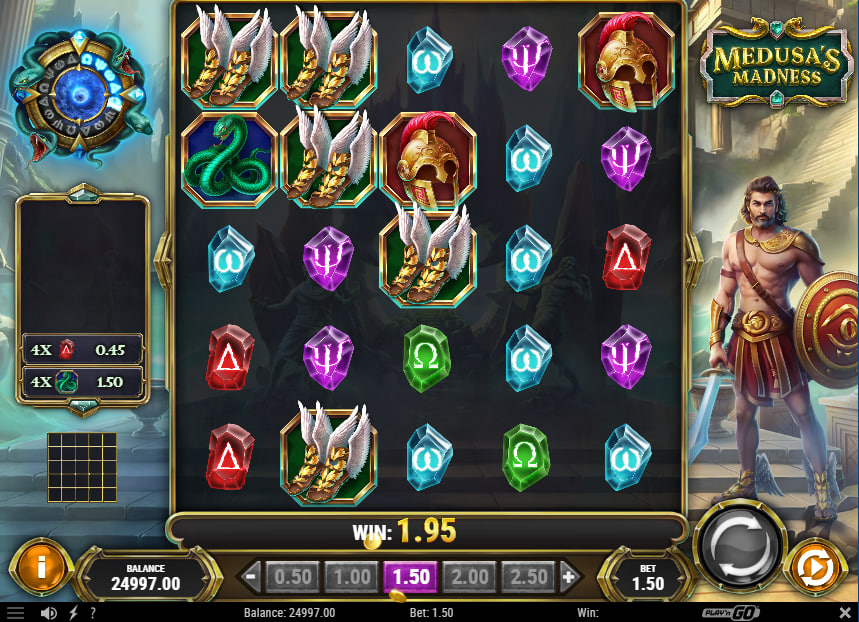
Task: Close the game with the X button
Action: coord(844,612)
